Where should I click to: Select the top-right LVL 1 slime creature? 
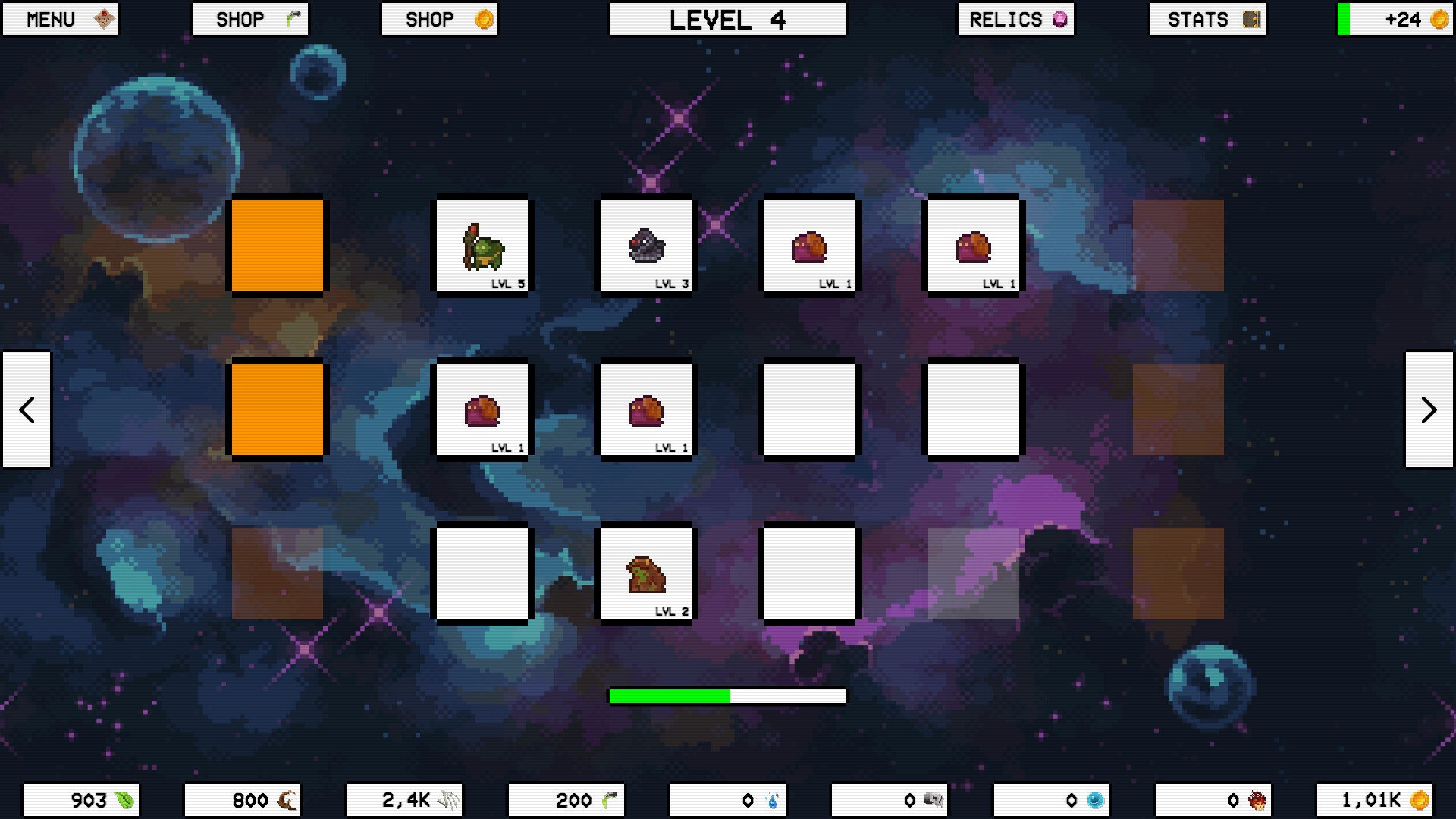click(974, 245)
